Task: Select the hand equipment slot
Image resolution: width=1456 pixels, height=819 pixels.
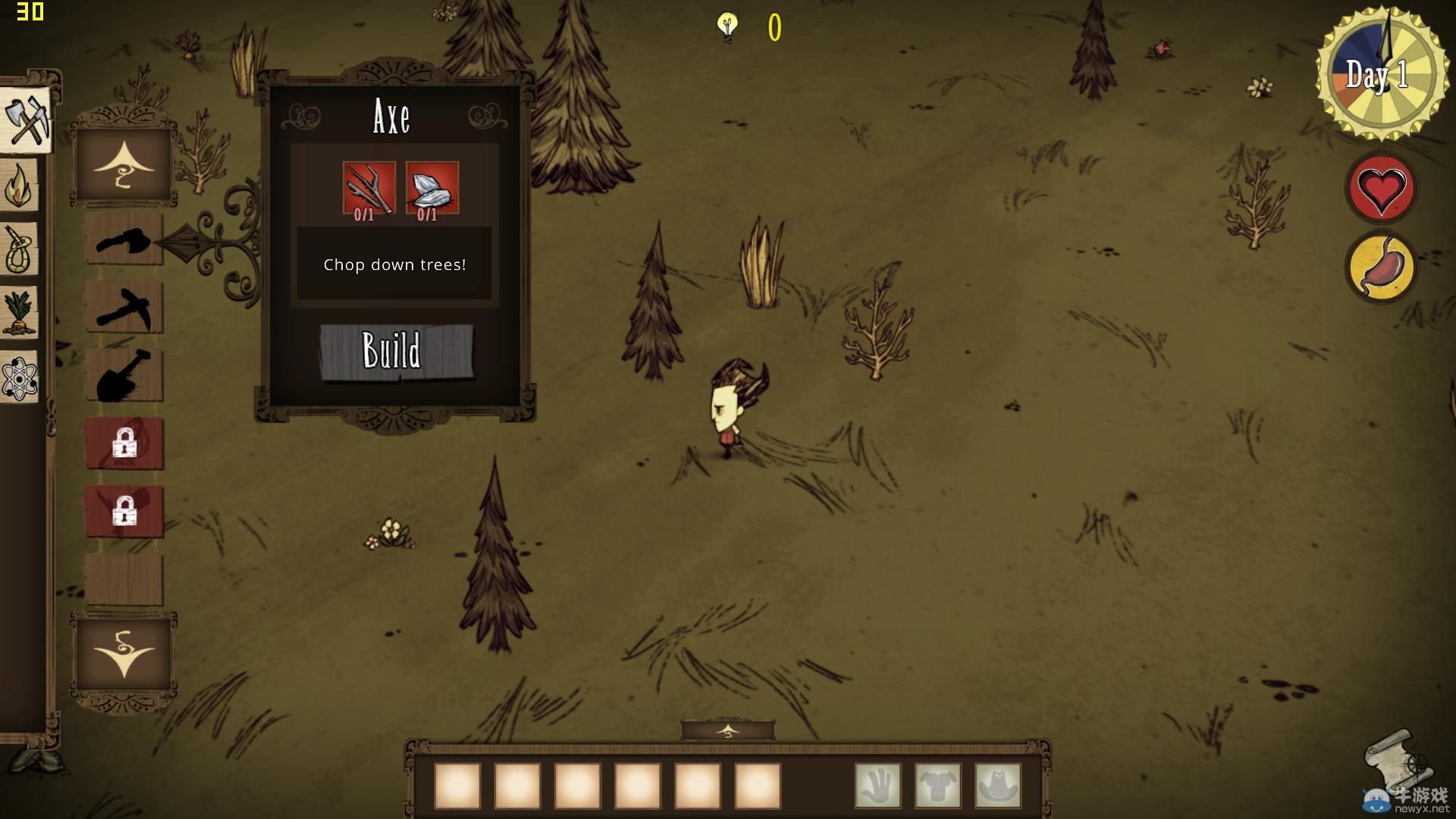Action: [878, 786]
